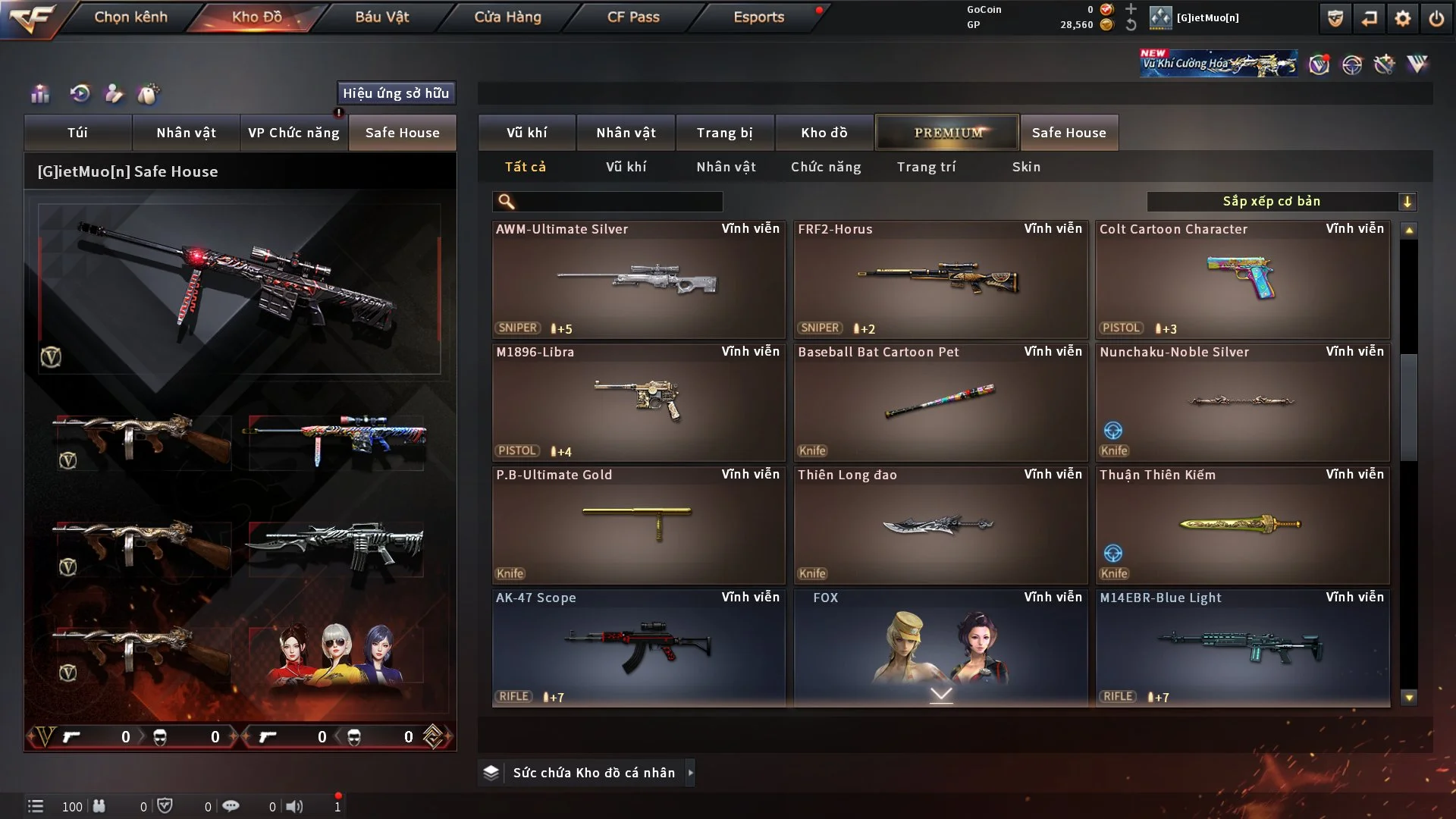Go to Chọn kênh channel selection

pos(130,17)
